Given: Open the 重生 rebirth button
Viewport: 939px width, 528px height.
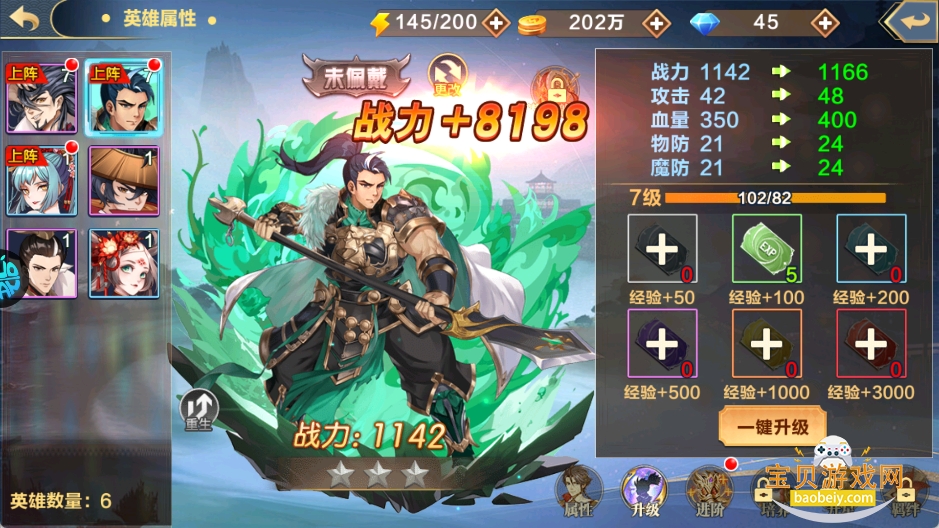Looking at the screenshot, I should (196, 408).
